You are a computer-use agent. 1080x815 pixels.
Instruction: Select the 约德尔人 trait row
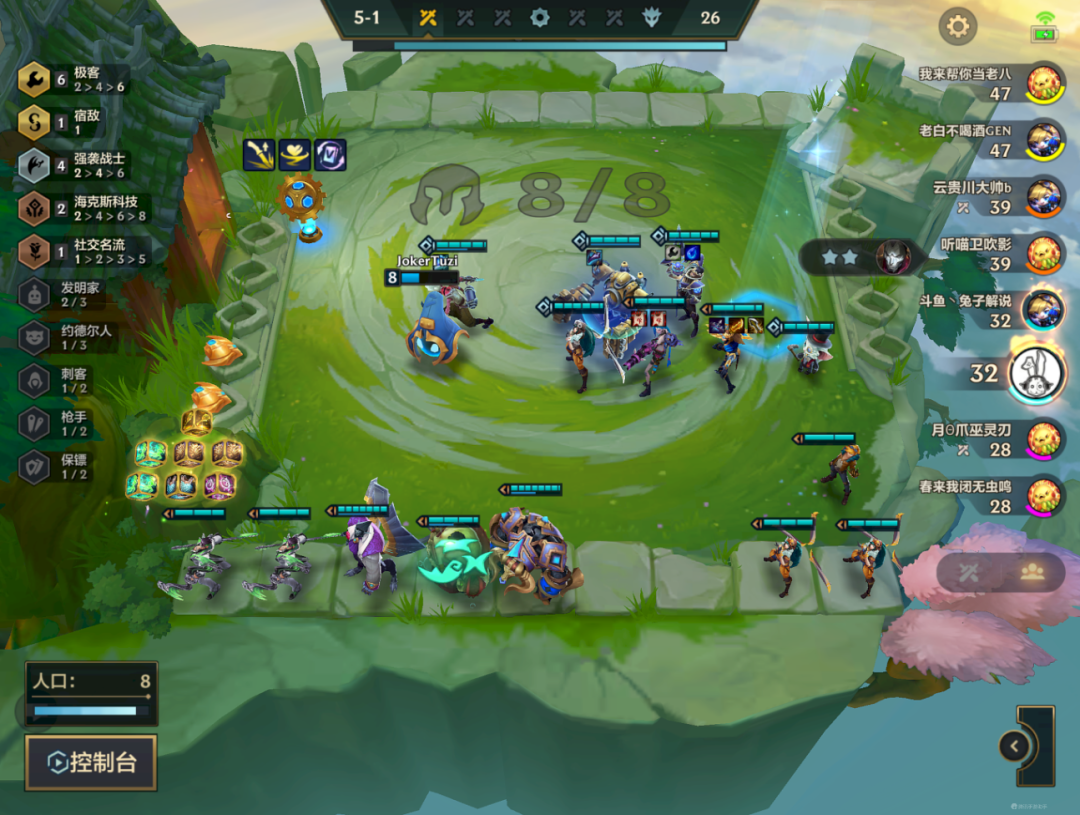(70, 337)
